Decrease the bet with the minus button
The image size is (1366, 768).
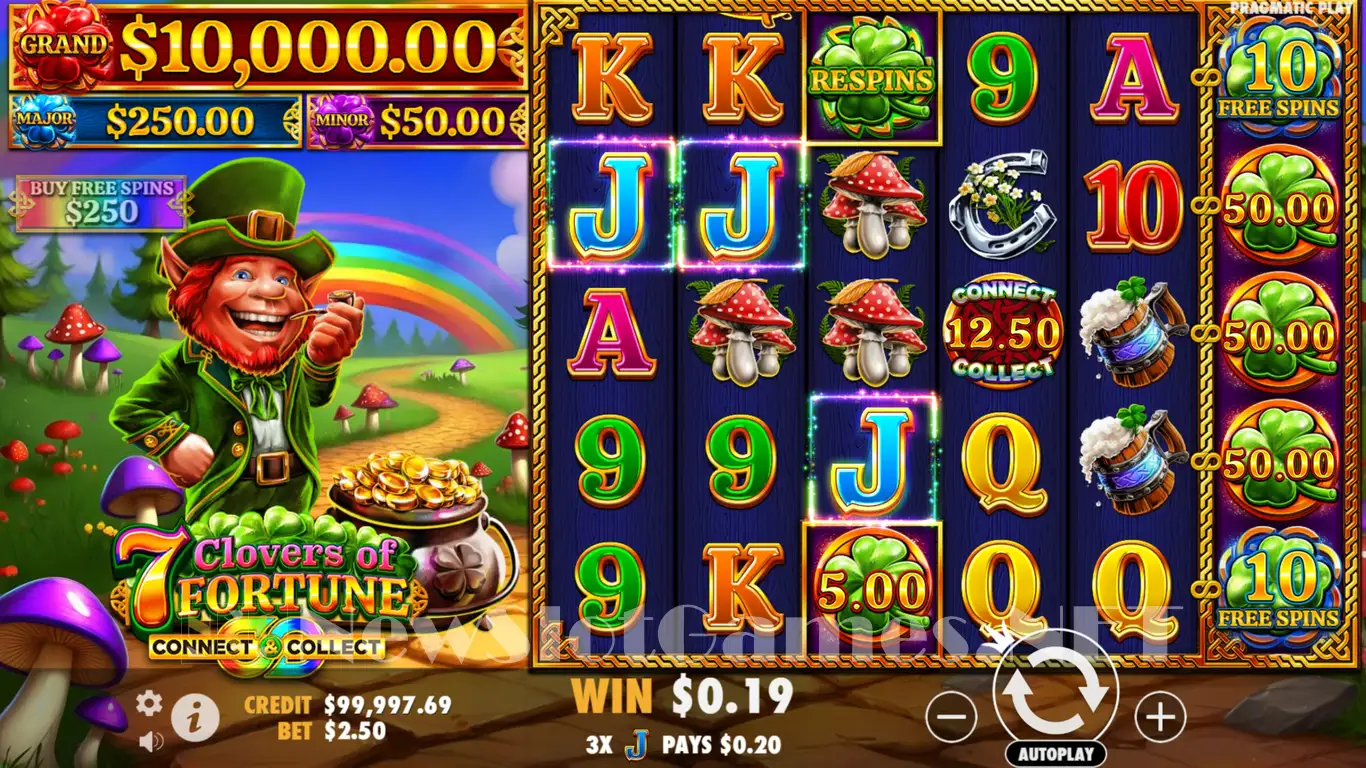point(951,716)
